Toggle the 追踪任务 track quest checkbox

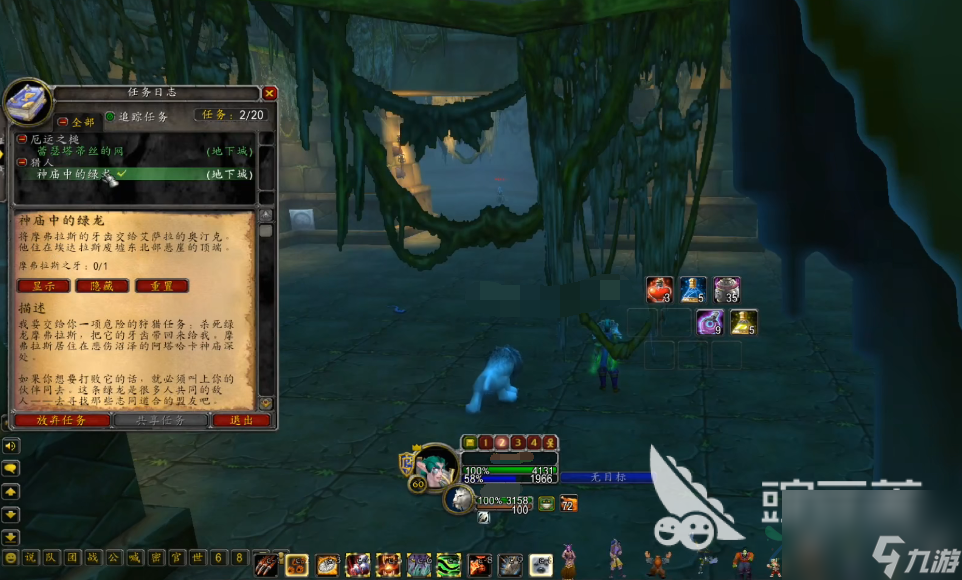pyautogui.click(x=110, y=116)
